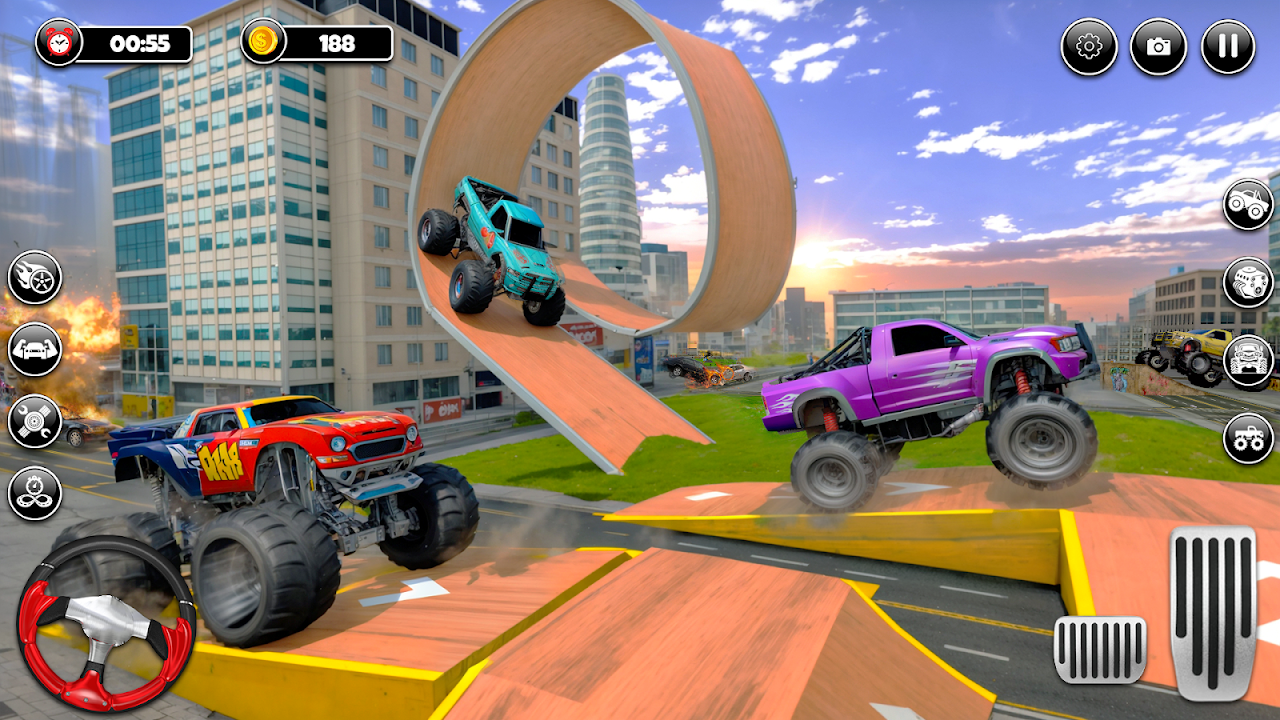Select the car with flexing arms icon
The image size is (1280, 720).
tap(35, 349)
